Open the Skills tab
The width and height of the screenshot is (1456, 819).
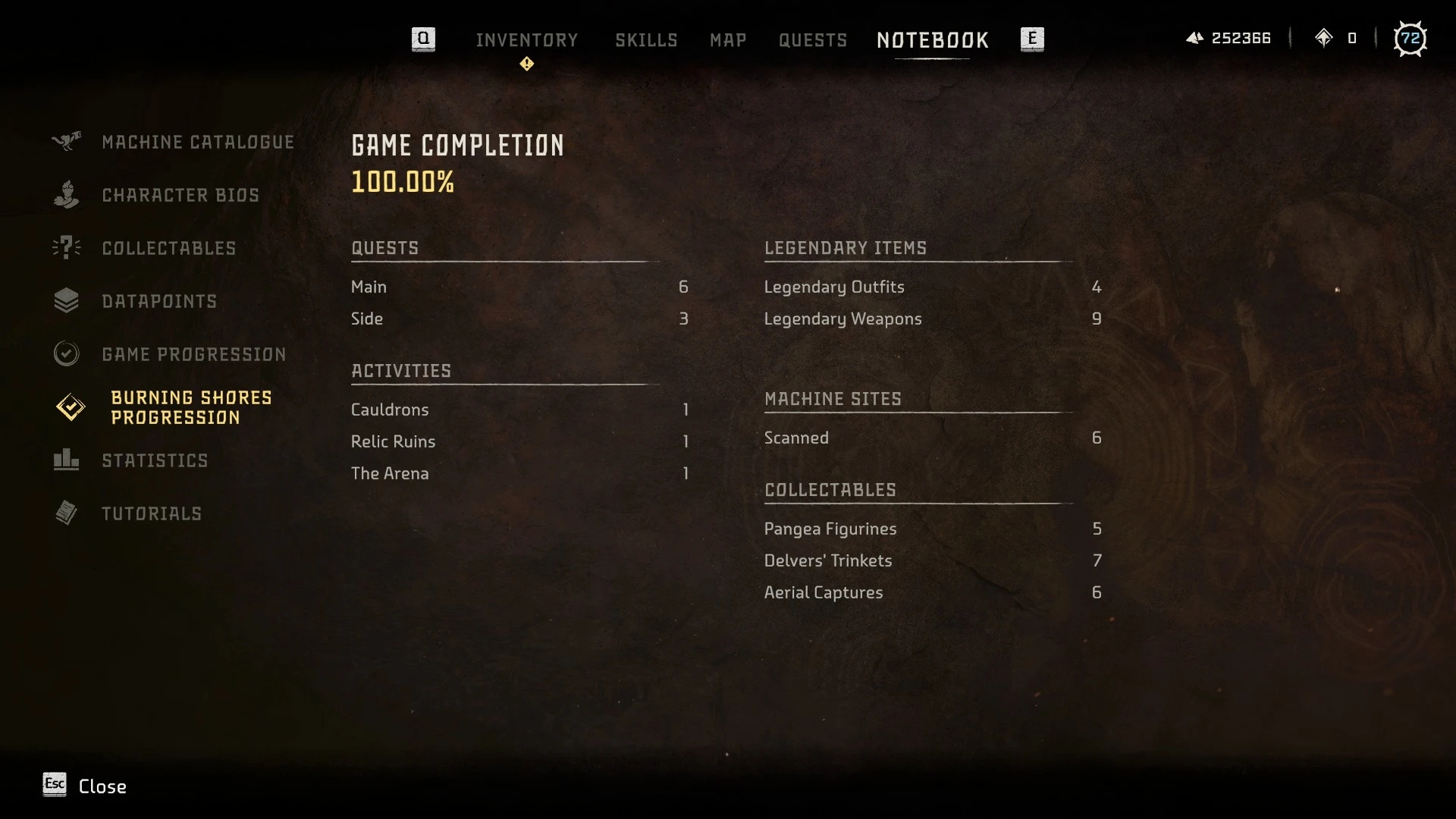(x=646, y=40)
